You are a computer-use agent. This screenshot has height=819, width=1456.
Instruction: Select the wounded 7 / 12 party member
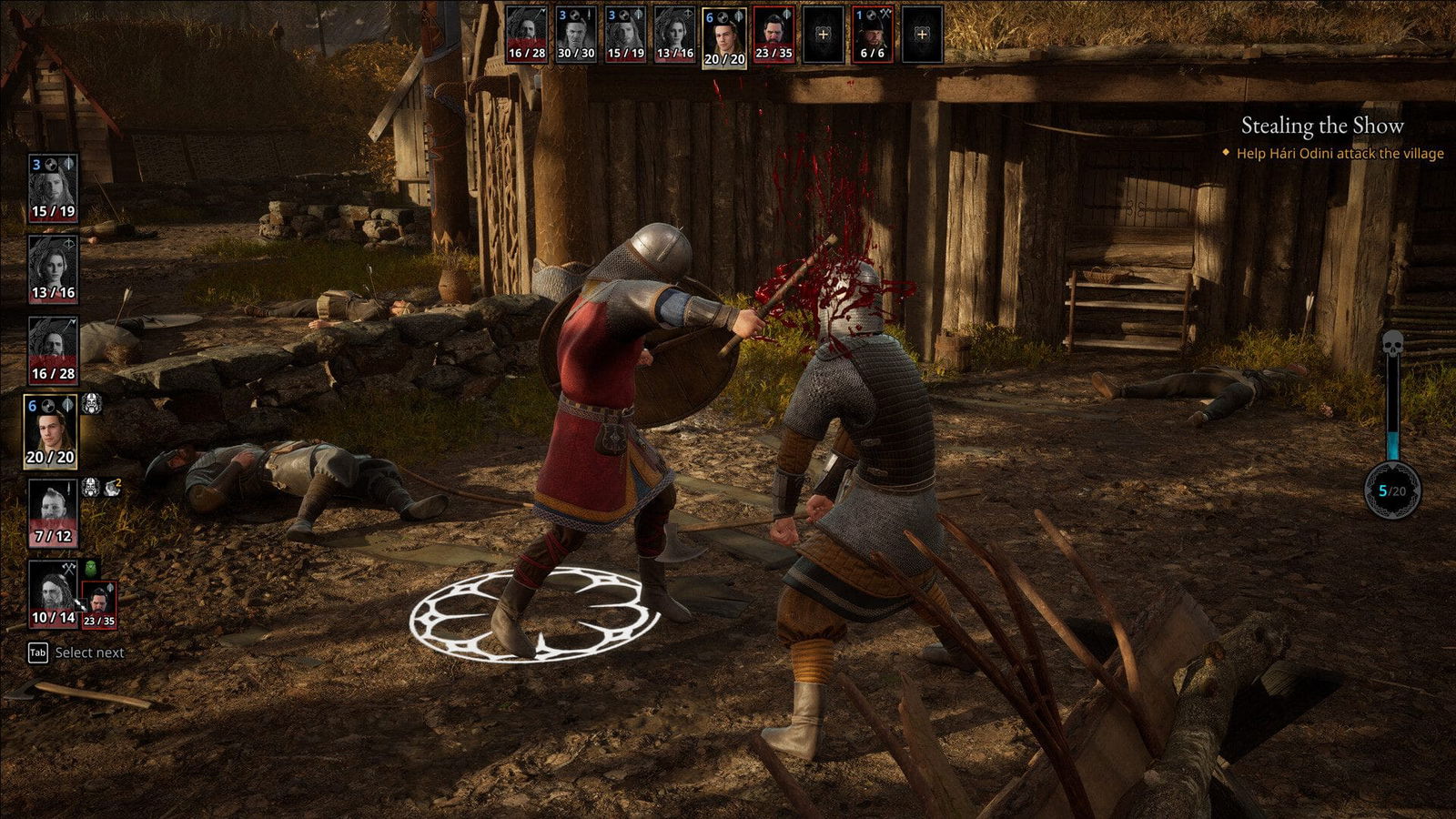pos(53,512)
